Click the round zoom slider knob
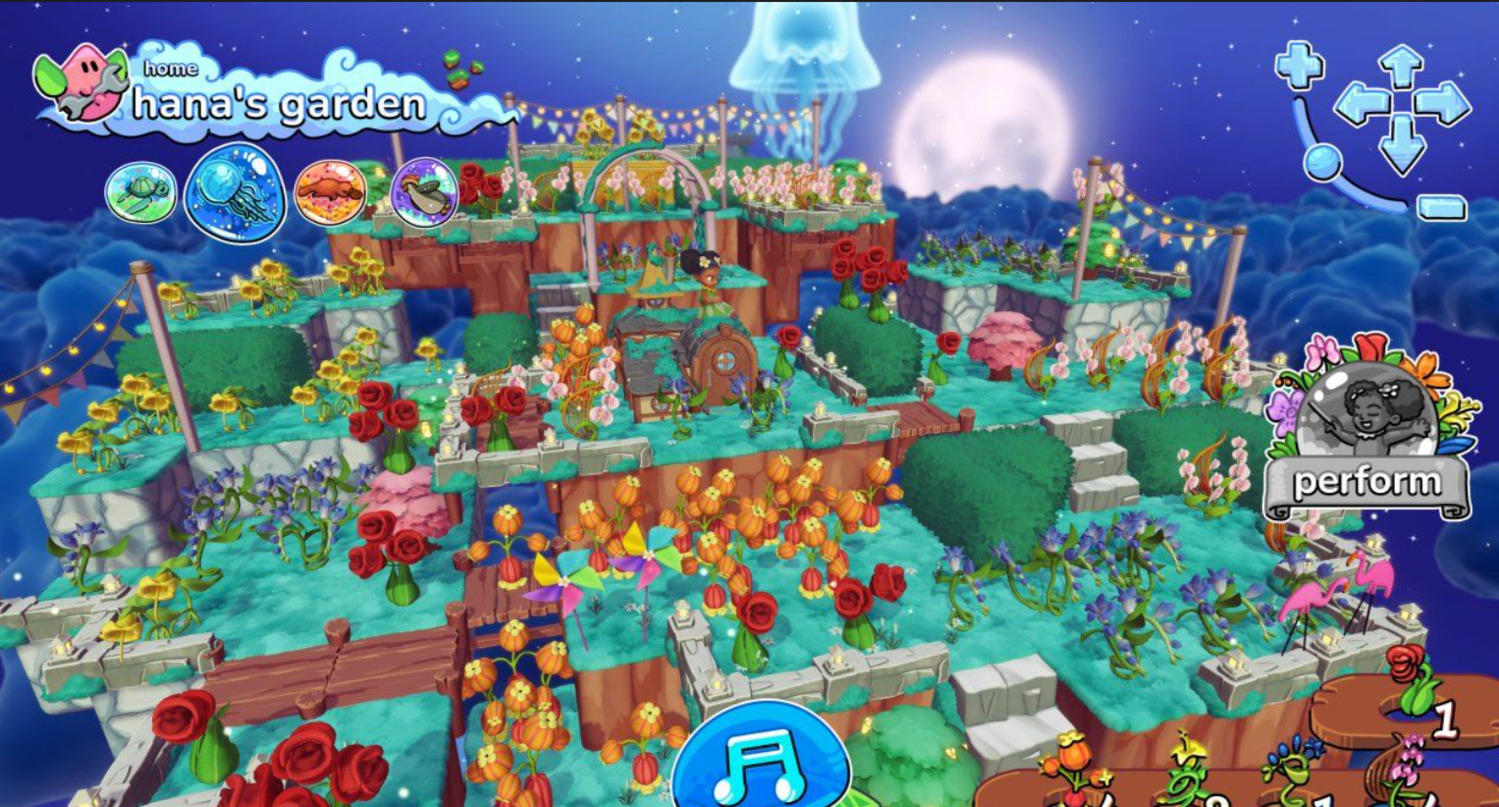Image resolution: width=1499 pixels, height=807 pixels. tap(1323, 160)
